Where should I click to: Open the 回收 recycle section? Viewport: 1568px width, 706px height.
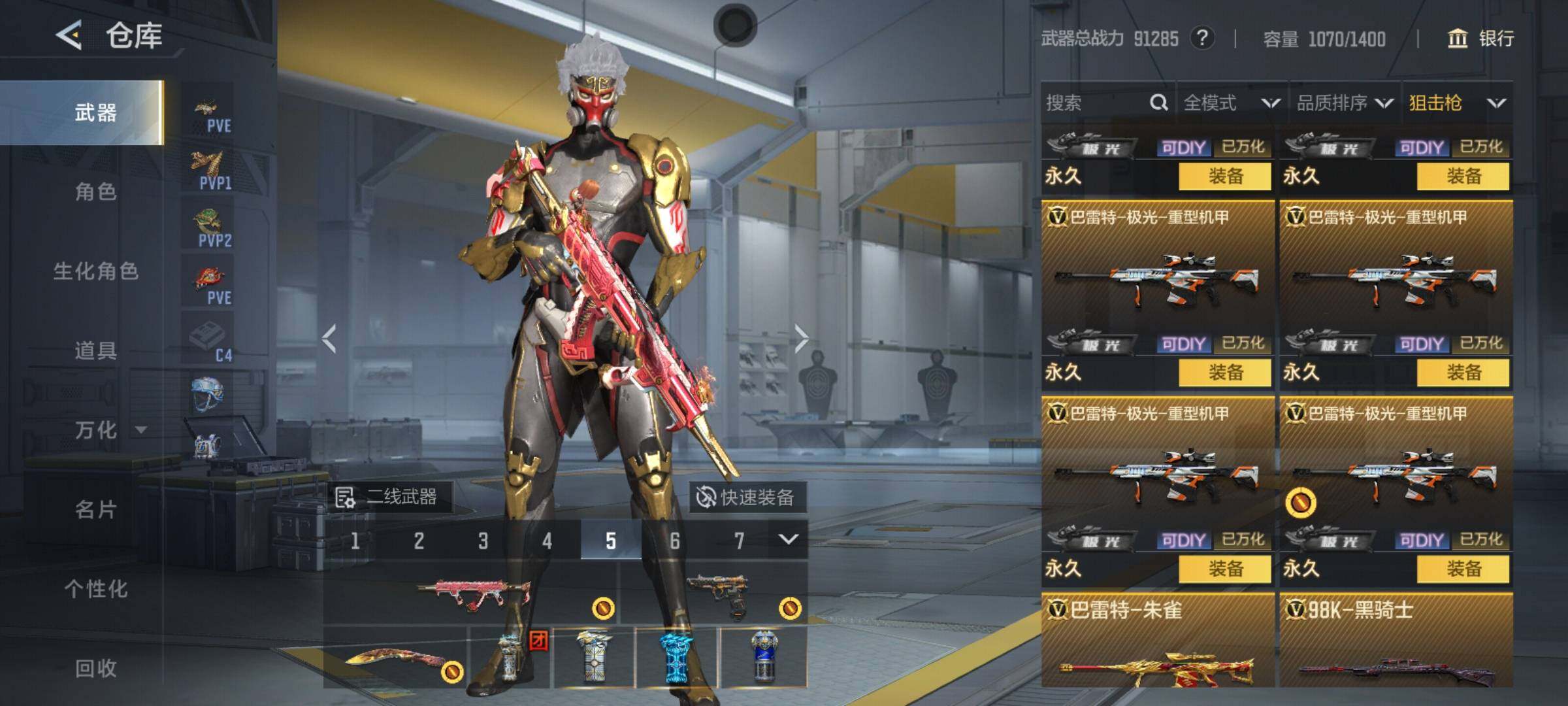point(95,668)
